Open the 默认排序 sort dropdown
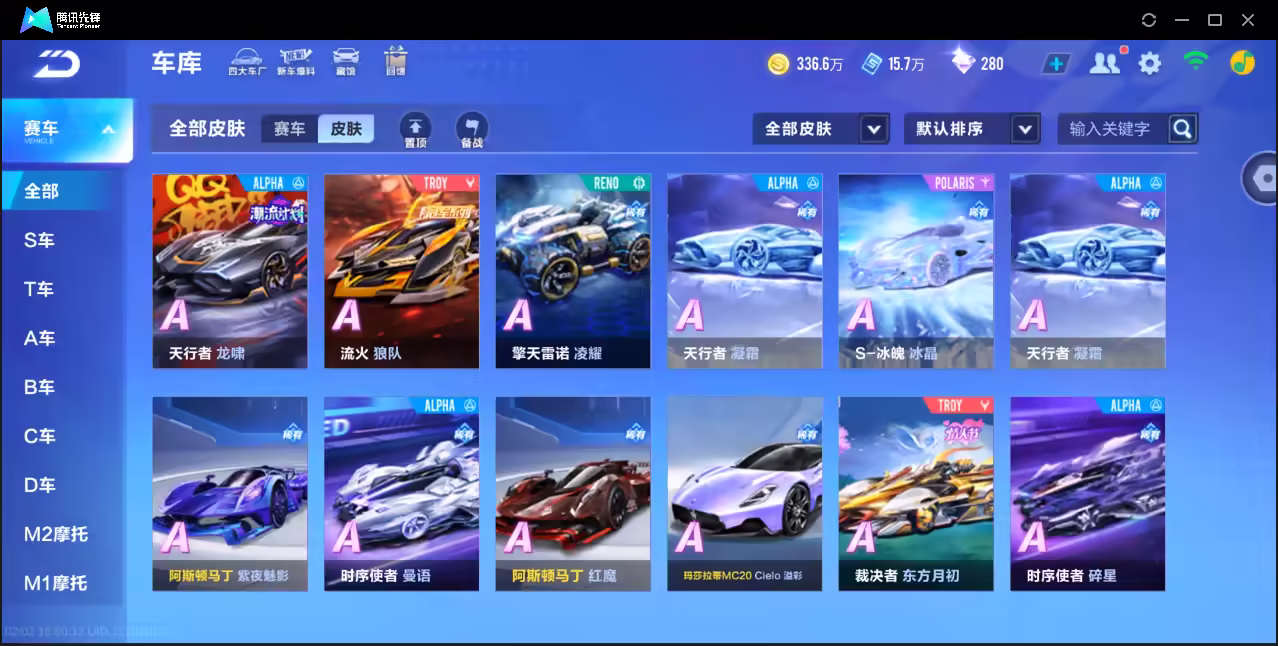Viewport: 1278px width, 646px height. tap(971, 129)
